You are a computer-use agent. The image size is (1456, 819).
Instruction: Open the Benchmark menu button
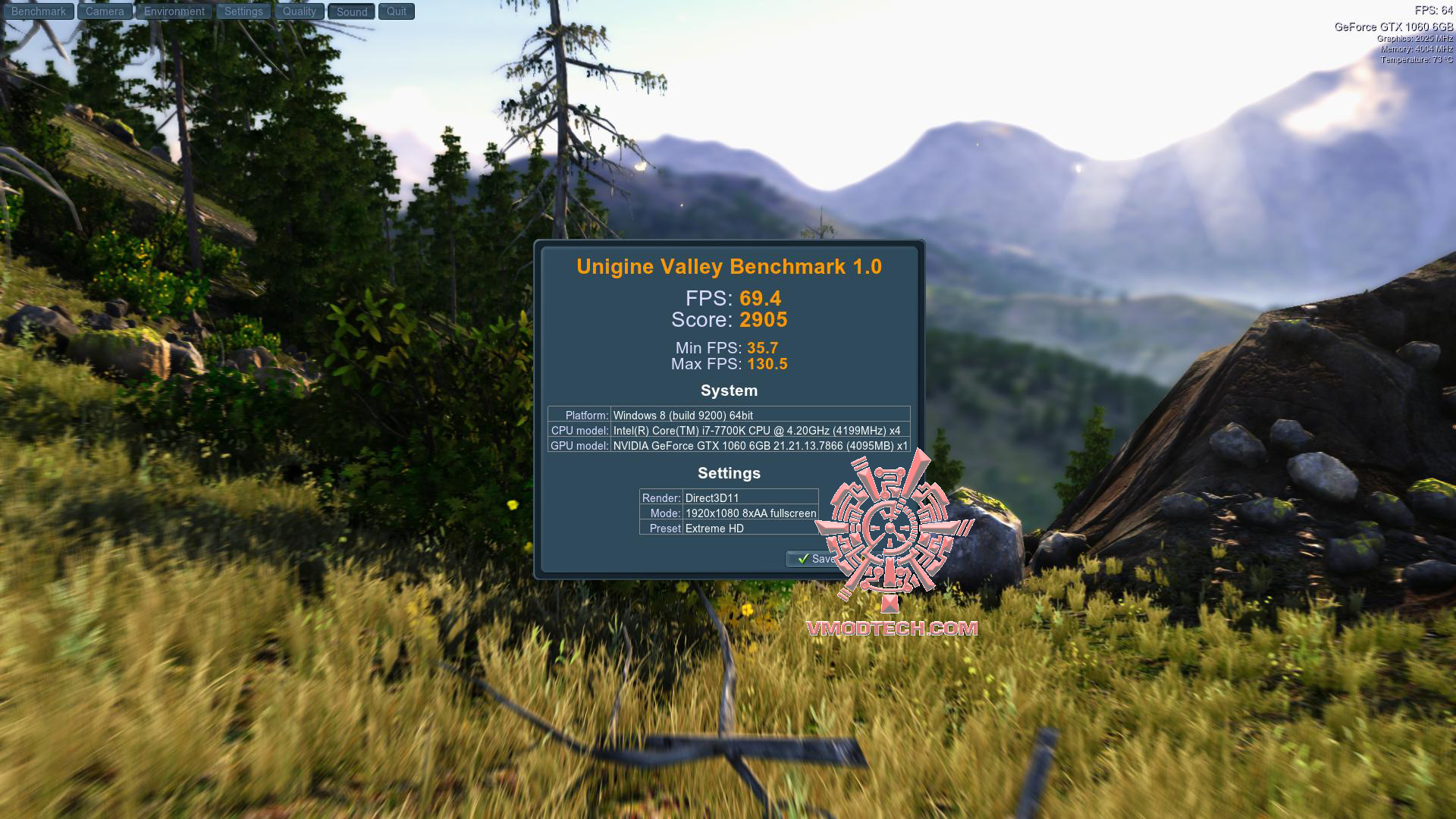click(x=39, y=11)
